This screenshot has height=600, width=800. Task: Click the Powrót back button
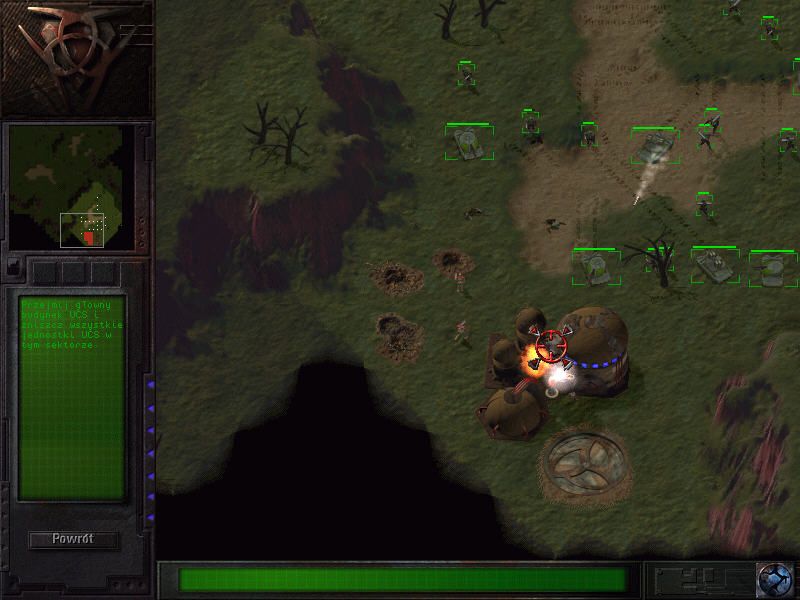click(x=73, y=540)
